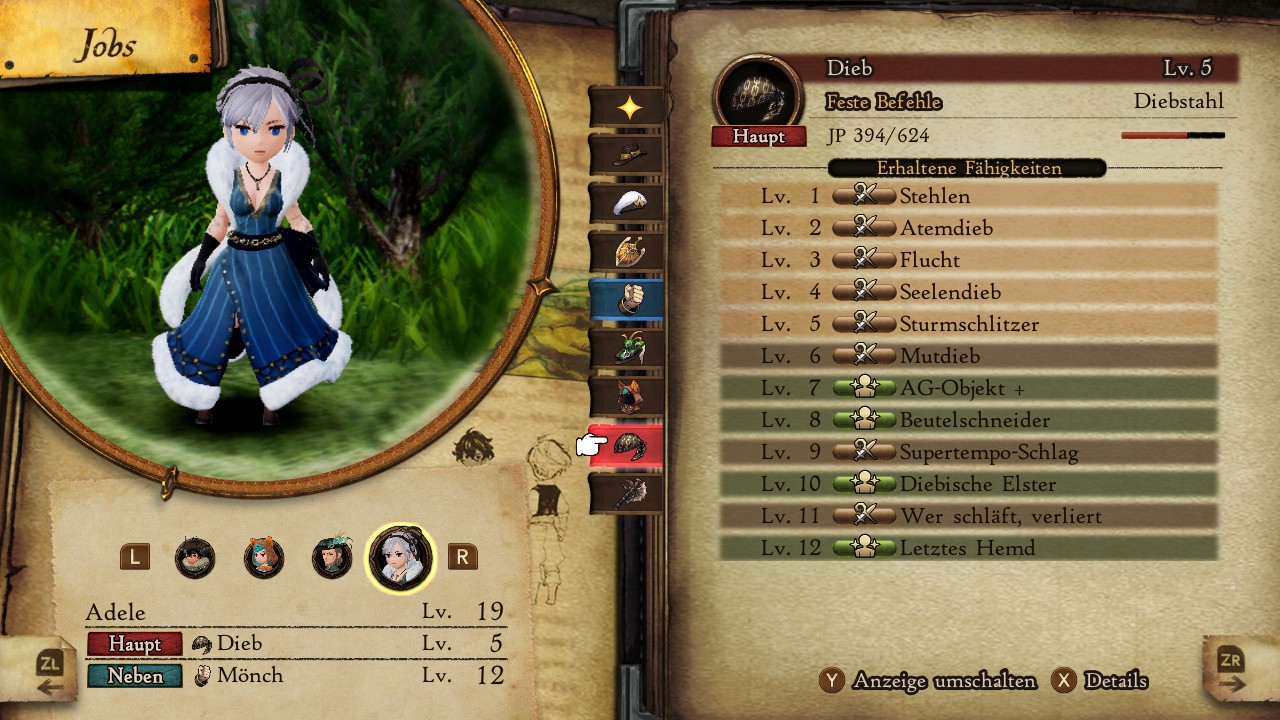Choose the Wer schläft, verliert ability
Image resolution: width=1280 pixels, height=720 pixels.
(x=968, y=516)
